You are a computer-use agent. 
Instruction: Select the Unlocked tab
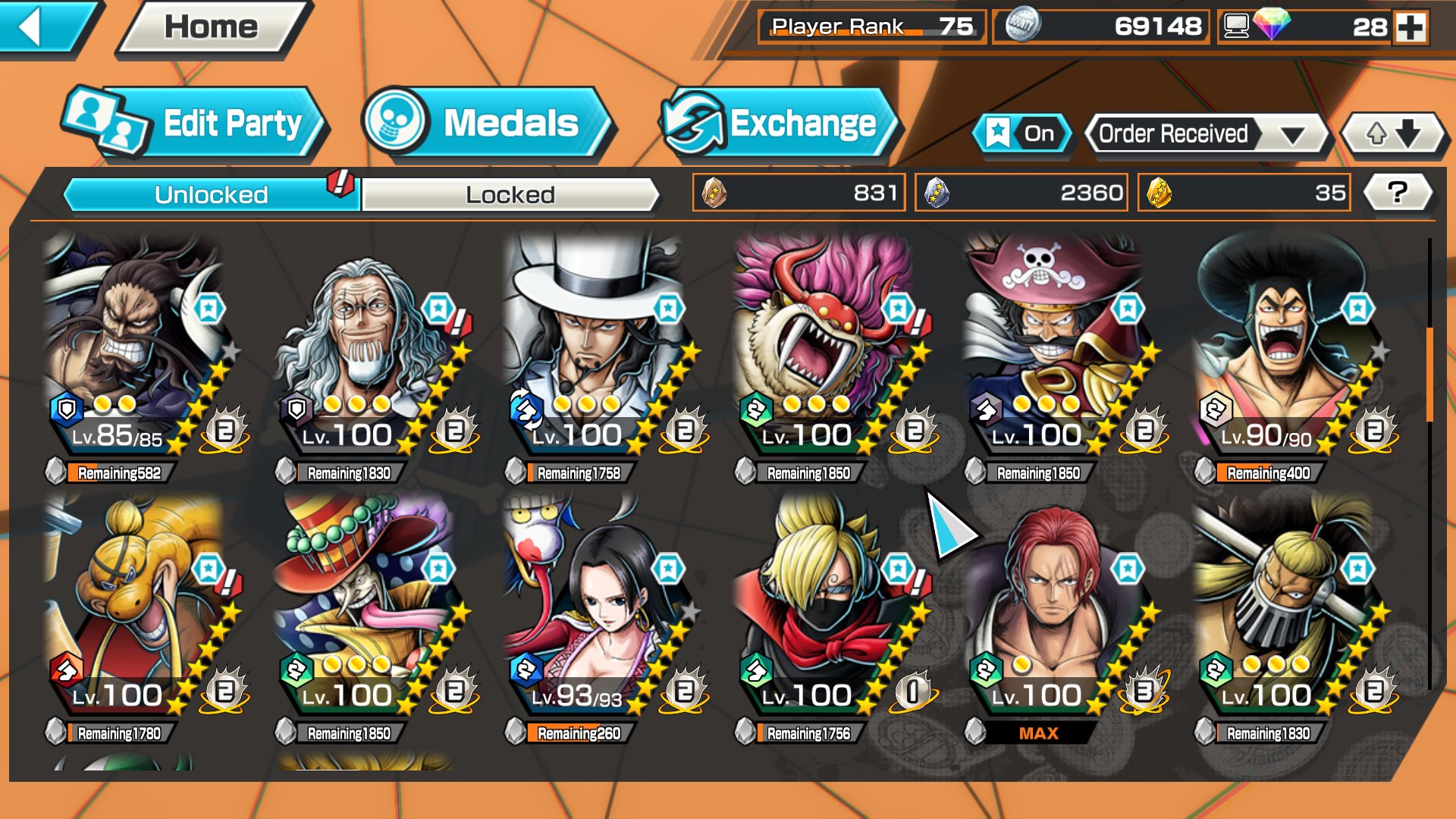click(211, 195)
